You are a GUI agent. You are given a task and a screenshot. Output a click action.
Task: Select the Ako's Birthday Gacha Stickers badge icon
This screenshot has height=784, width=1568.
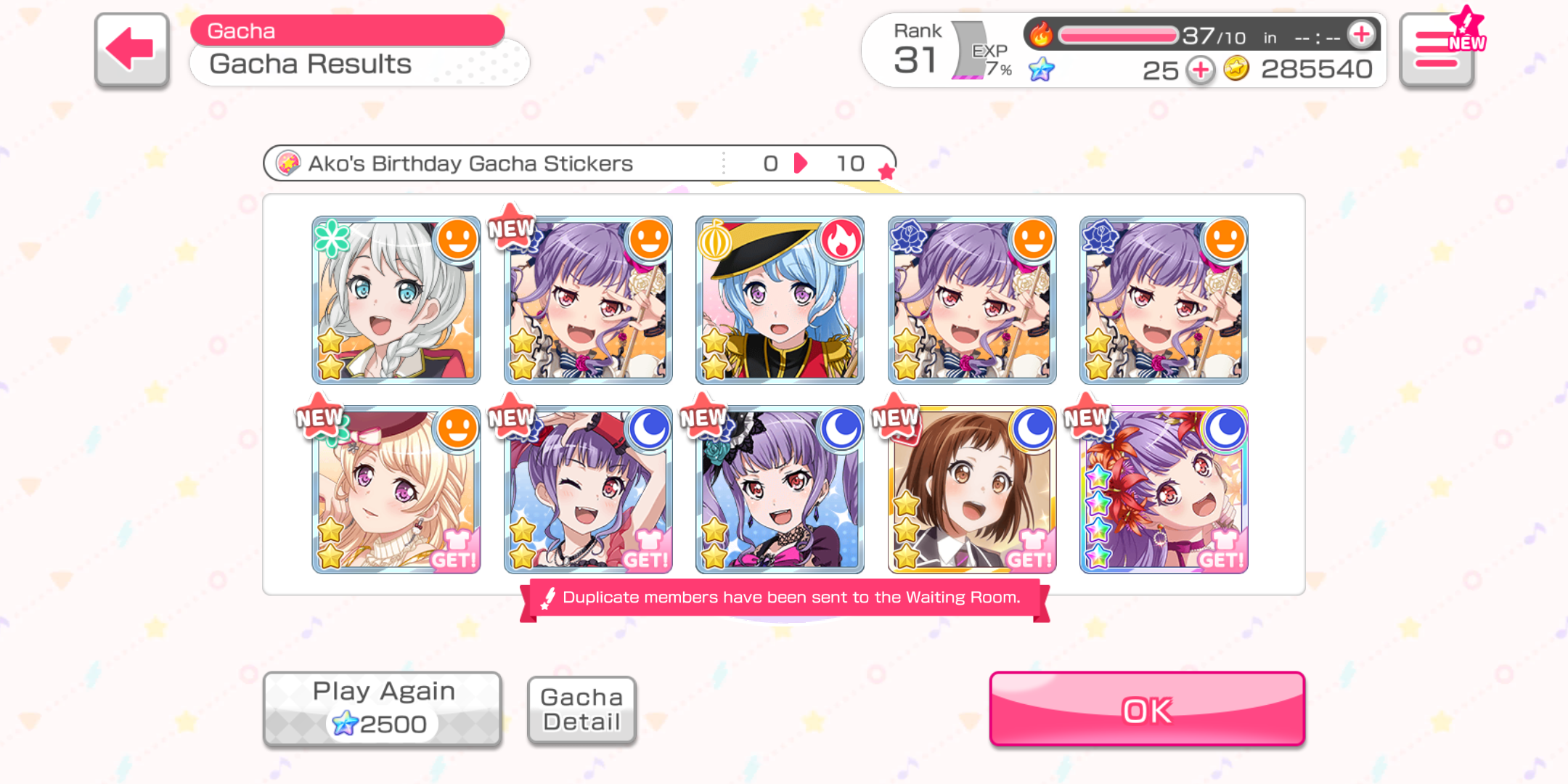(290, 163)
